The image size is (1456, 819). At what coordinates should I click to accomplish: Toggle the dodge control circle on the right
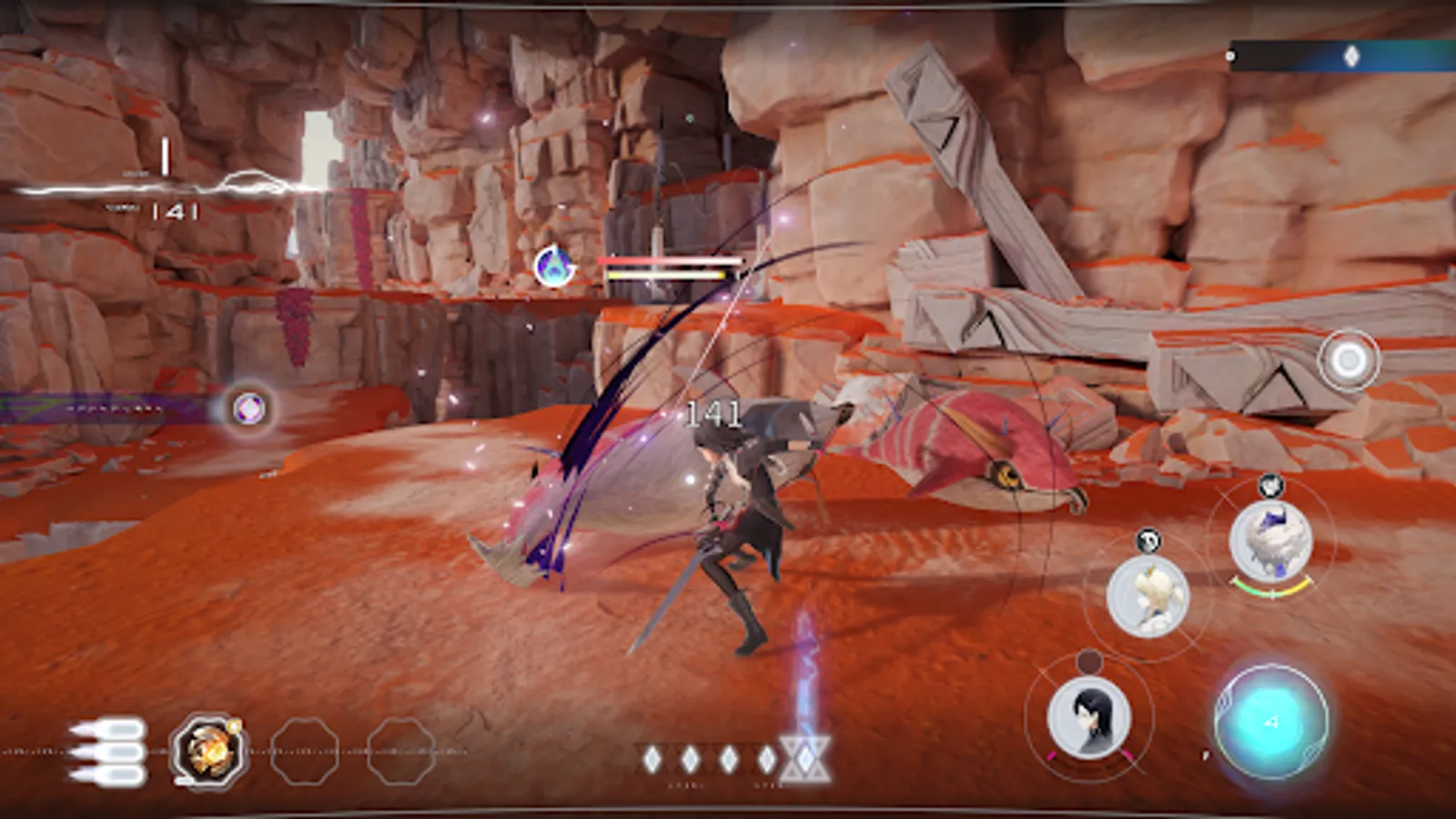point(1349,359)
